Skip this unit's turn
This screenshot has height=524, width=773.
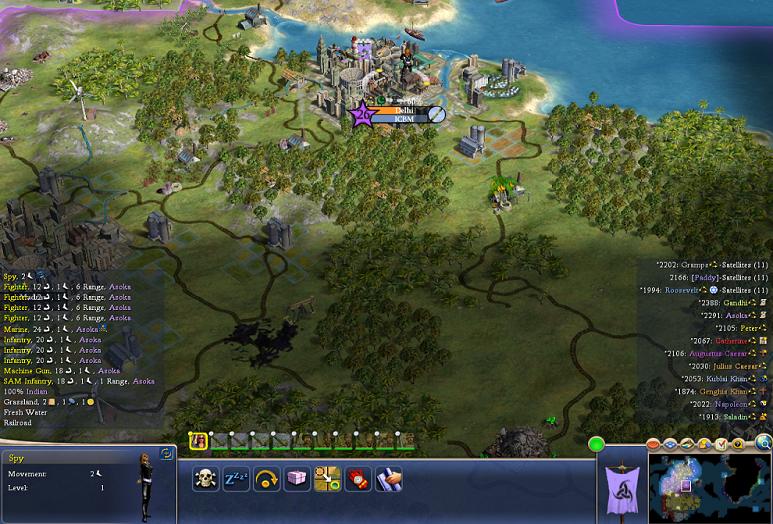coord(267,478)
